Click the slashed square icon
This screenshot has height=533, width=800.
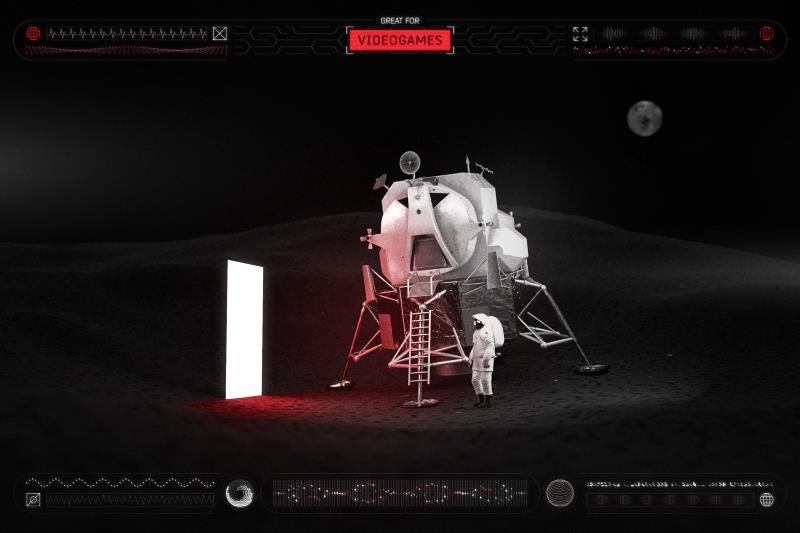point(33,499)
